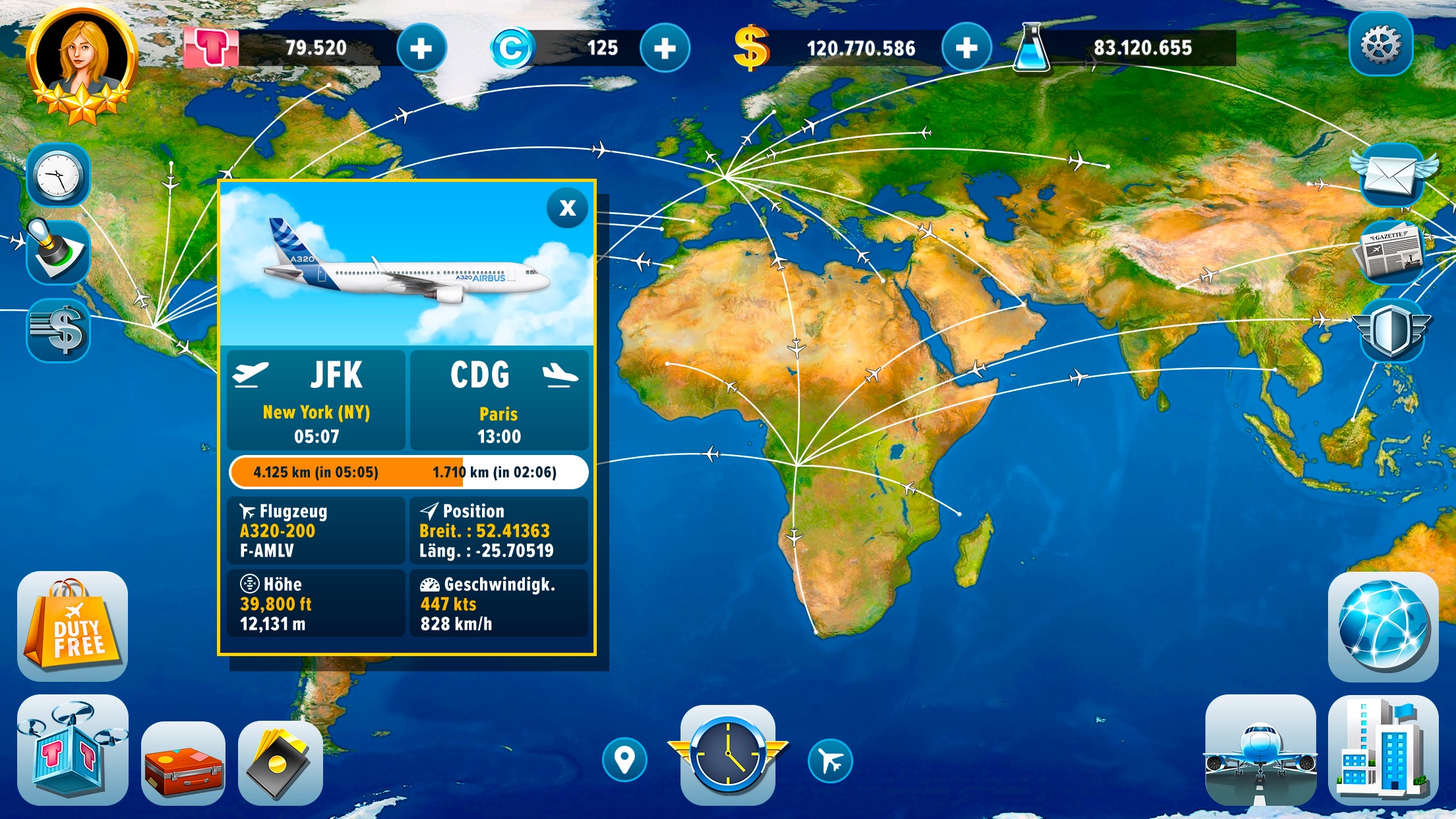
Task: Buy more dollars with plus button
Action: click(x=966, y=48)
